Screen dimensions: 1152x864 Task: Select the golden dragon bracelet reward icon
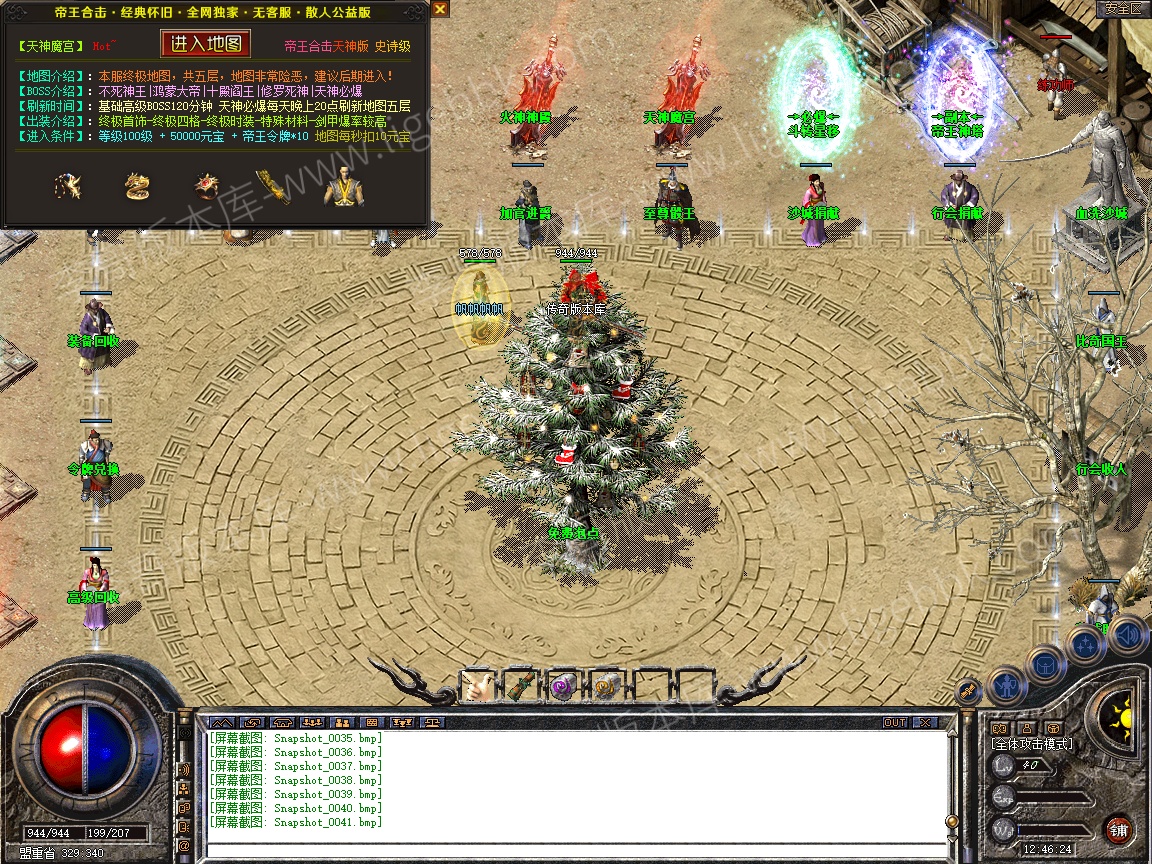[x=137, y=186]
